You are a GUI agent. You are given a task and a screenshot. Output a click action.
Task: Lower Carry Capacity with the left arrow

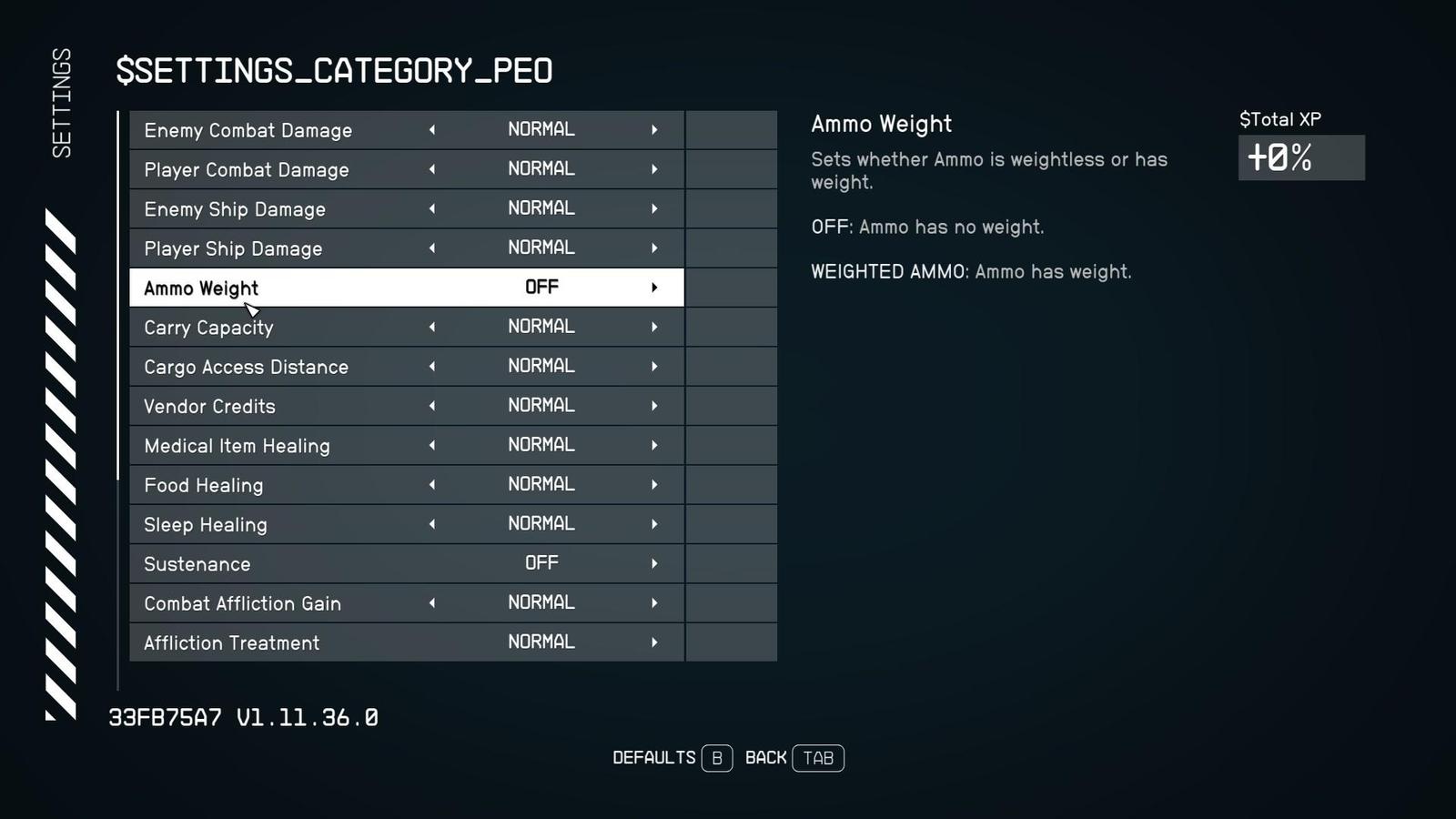click(x=432, y=327)
